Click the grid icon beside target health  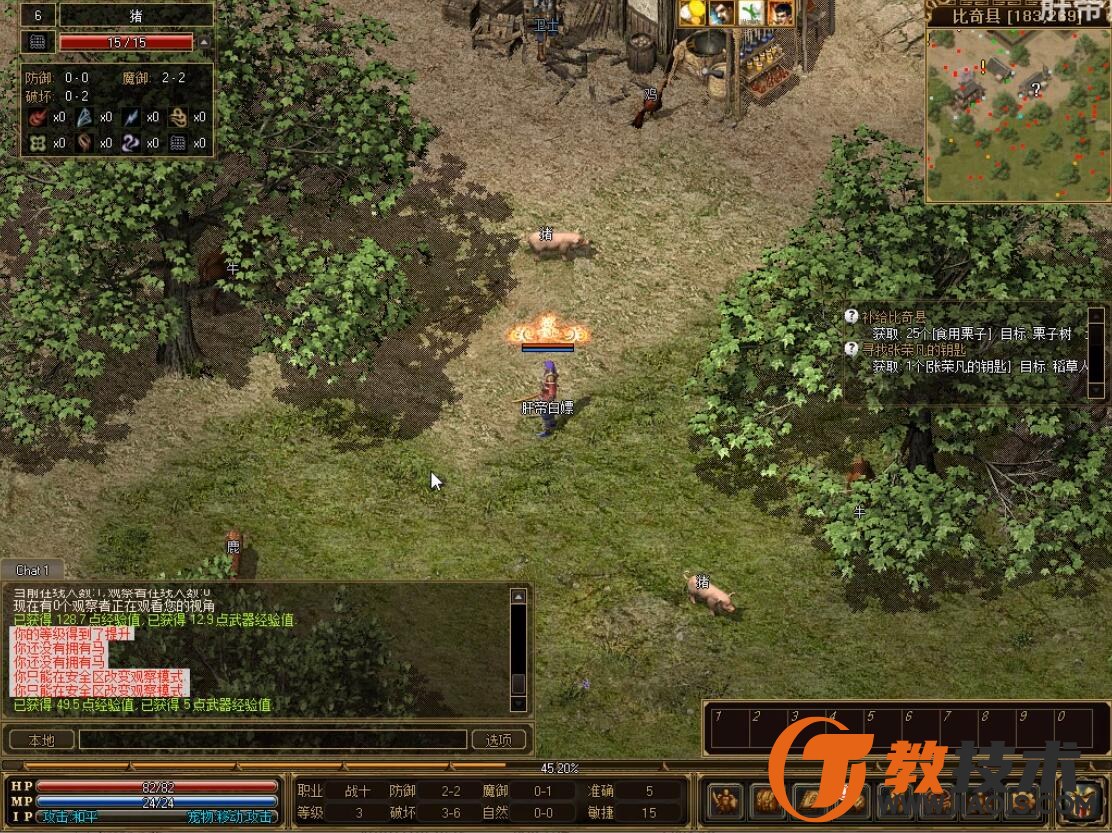click(x=38, y=42)
